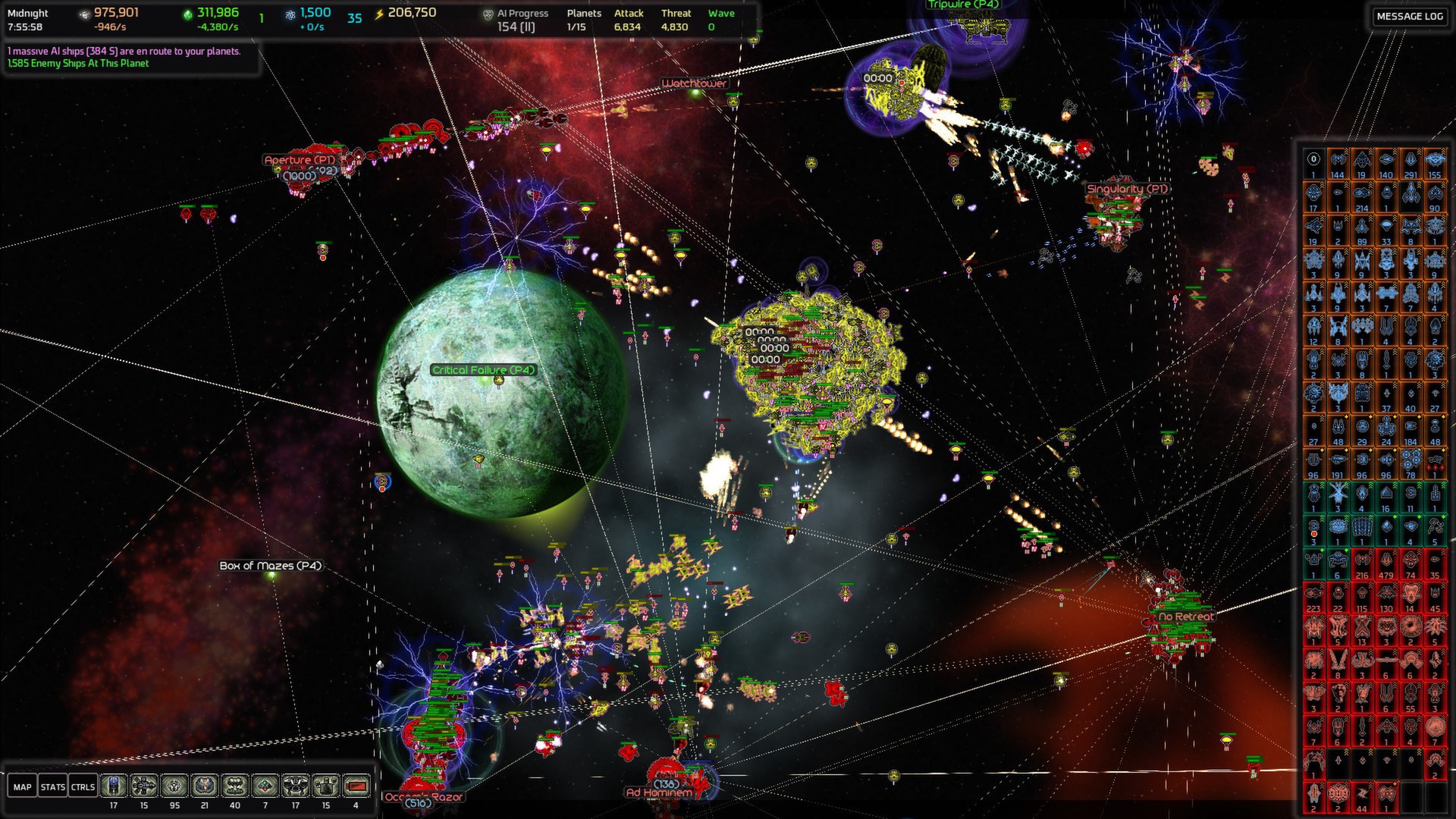Select the starship icon showing 95 ships

click(x=173, y=786)
